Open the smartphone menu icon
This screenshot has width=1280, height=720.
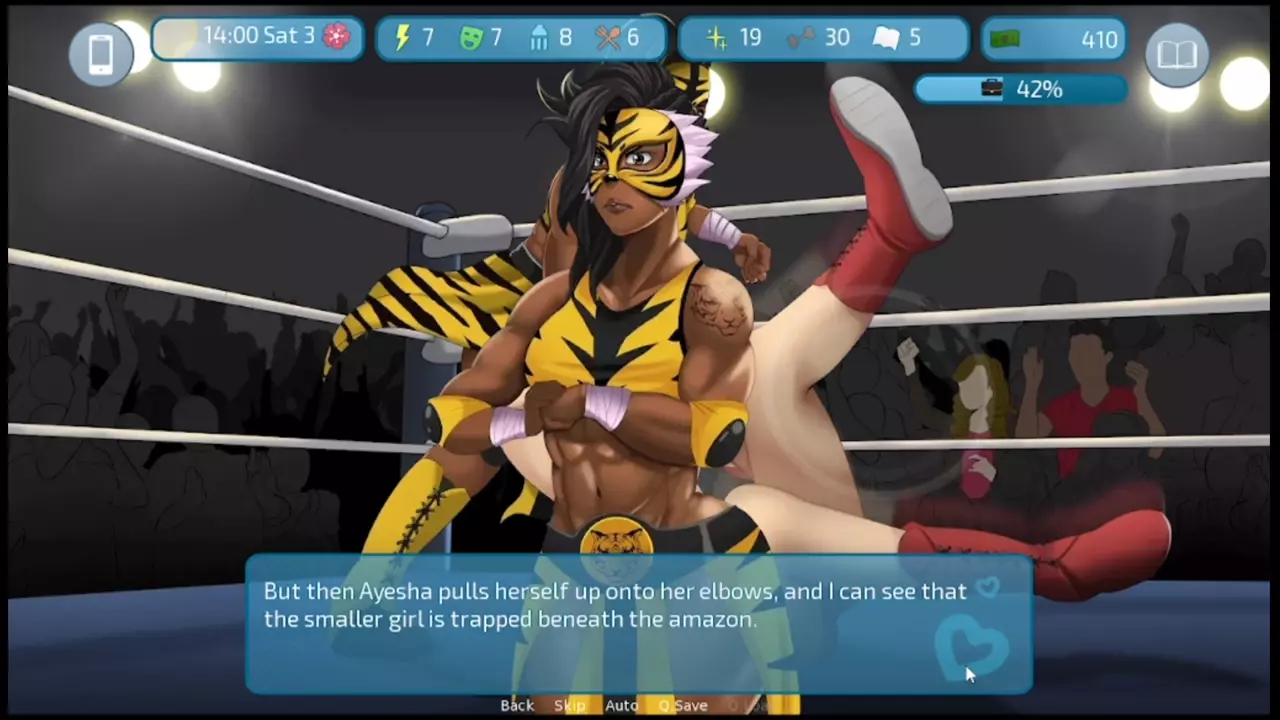[101, 54]
